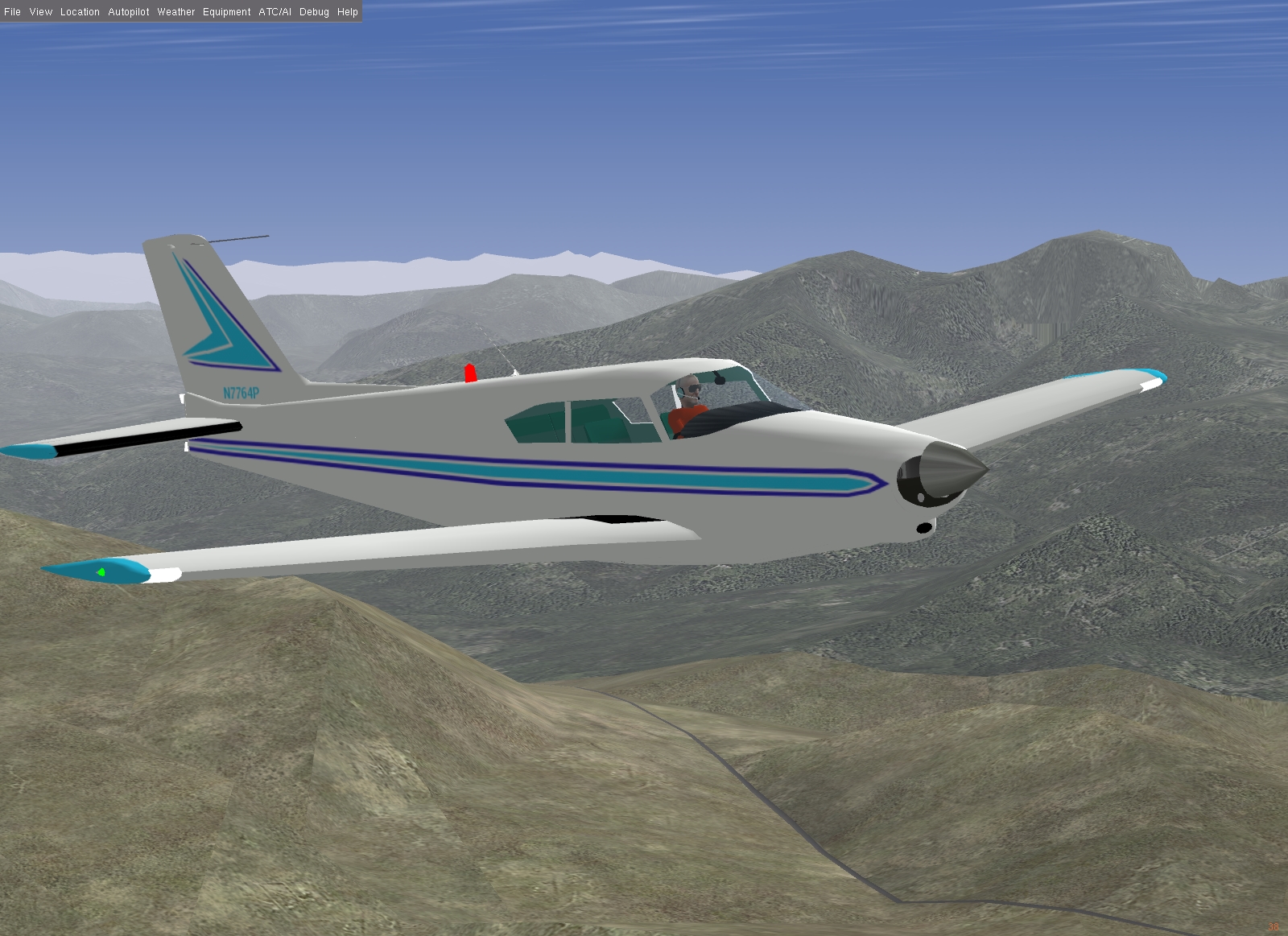Choose the Debug menu
The image size is (1288, 936).
pos(314,12)
